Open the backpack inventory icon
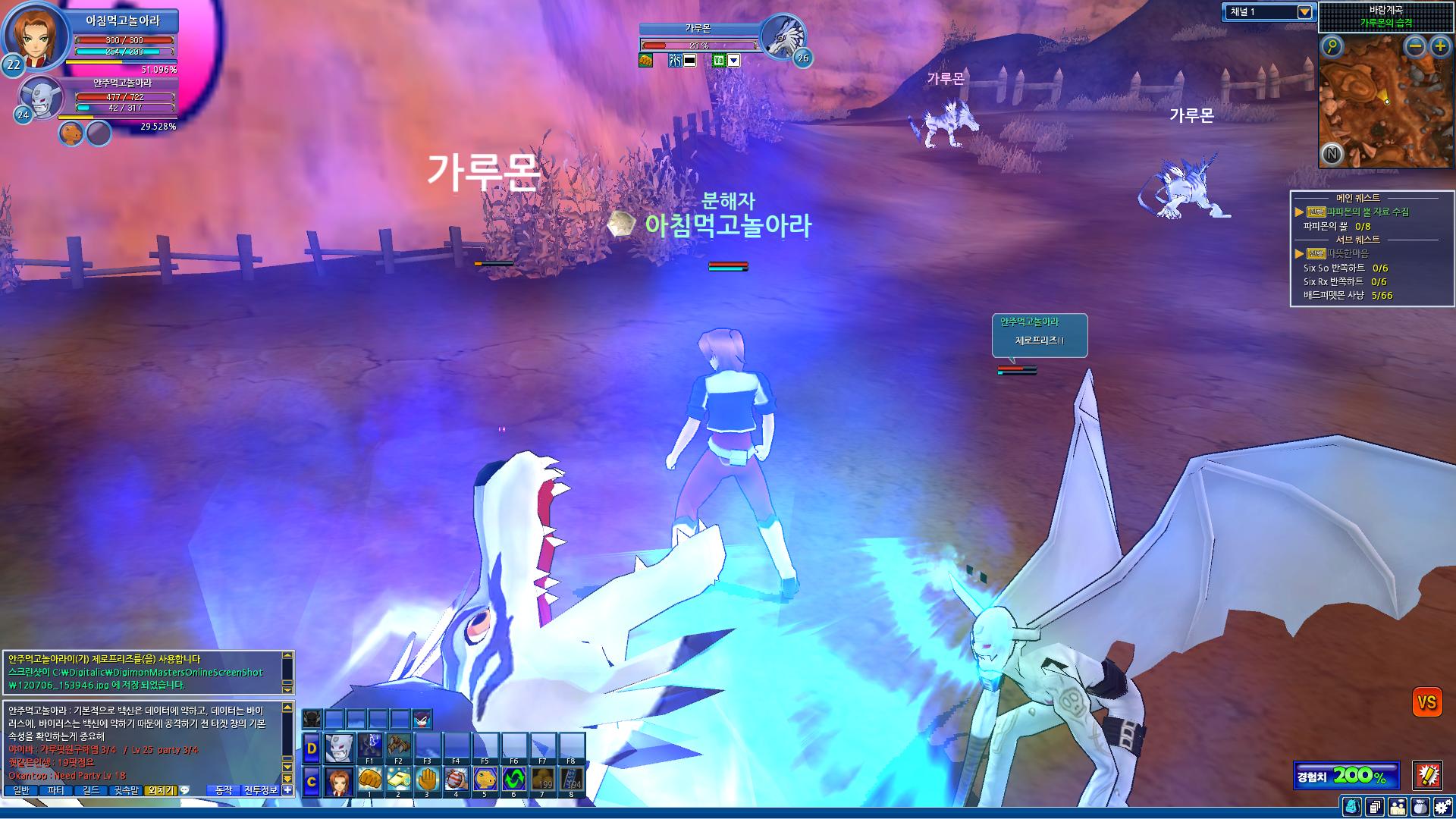The height and width of the screenshot is (819, 1456). (1351, 807)
